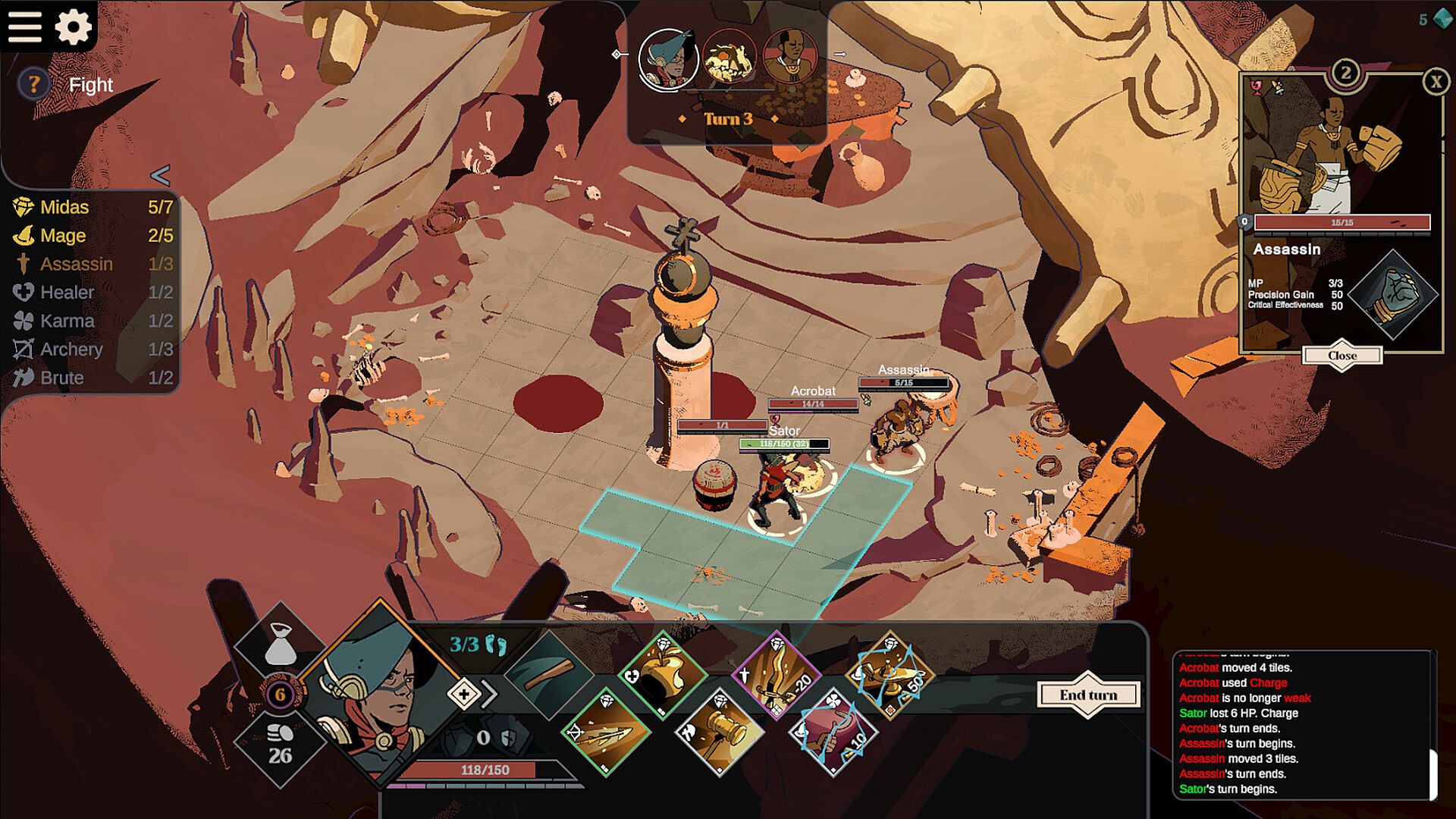1456x819 pixels.
Task: Collapse the synergy list with the arrow
Action: (x=160, y=176)
